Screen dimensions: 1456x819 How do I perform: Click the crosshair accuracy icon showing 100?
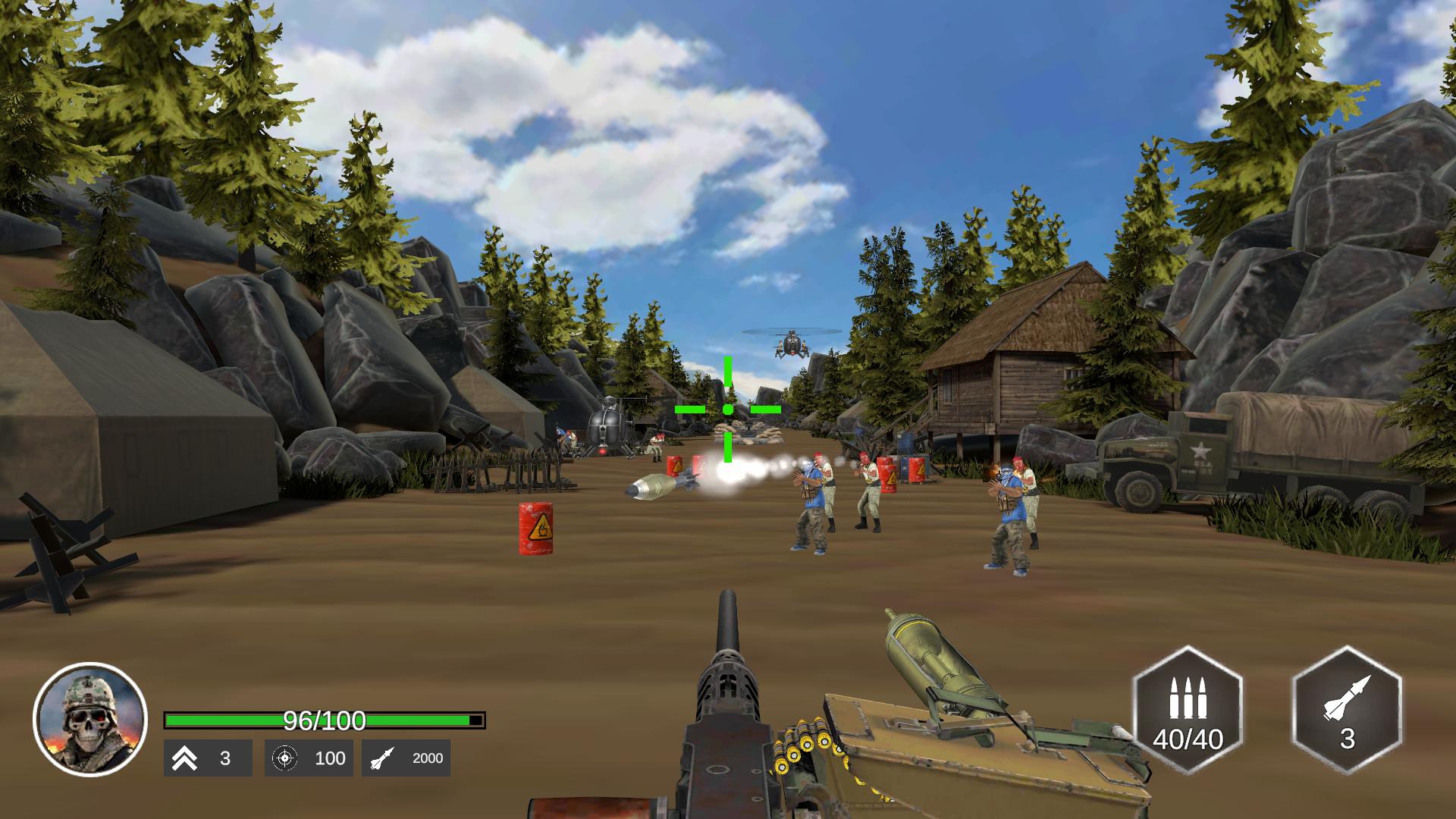tap(287, 758)
